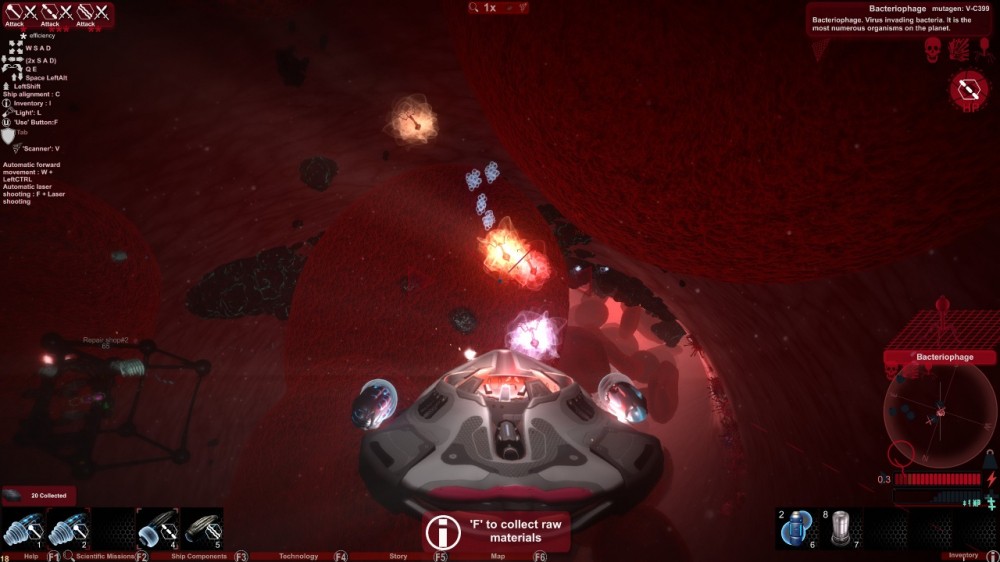
Task: Use the grey cylinder item in slot 7
Action: pyautogui.click(x=842, y=528)
